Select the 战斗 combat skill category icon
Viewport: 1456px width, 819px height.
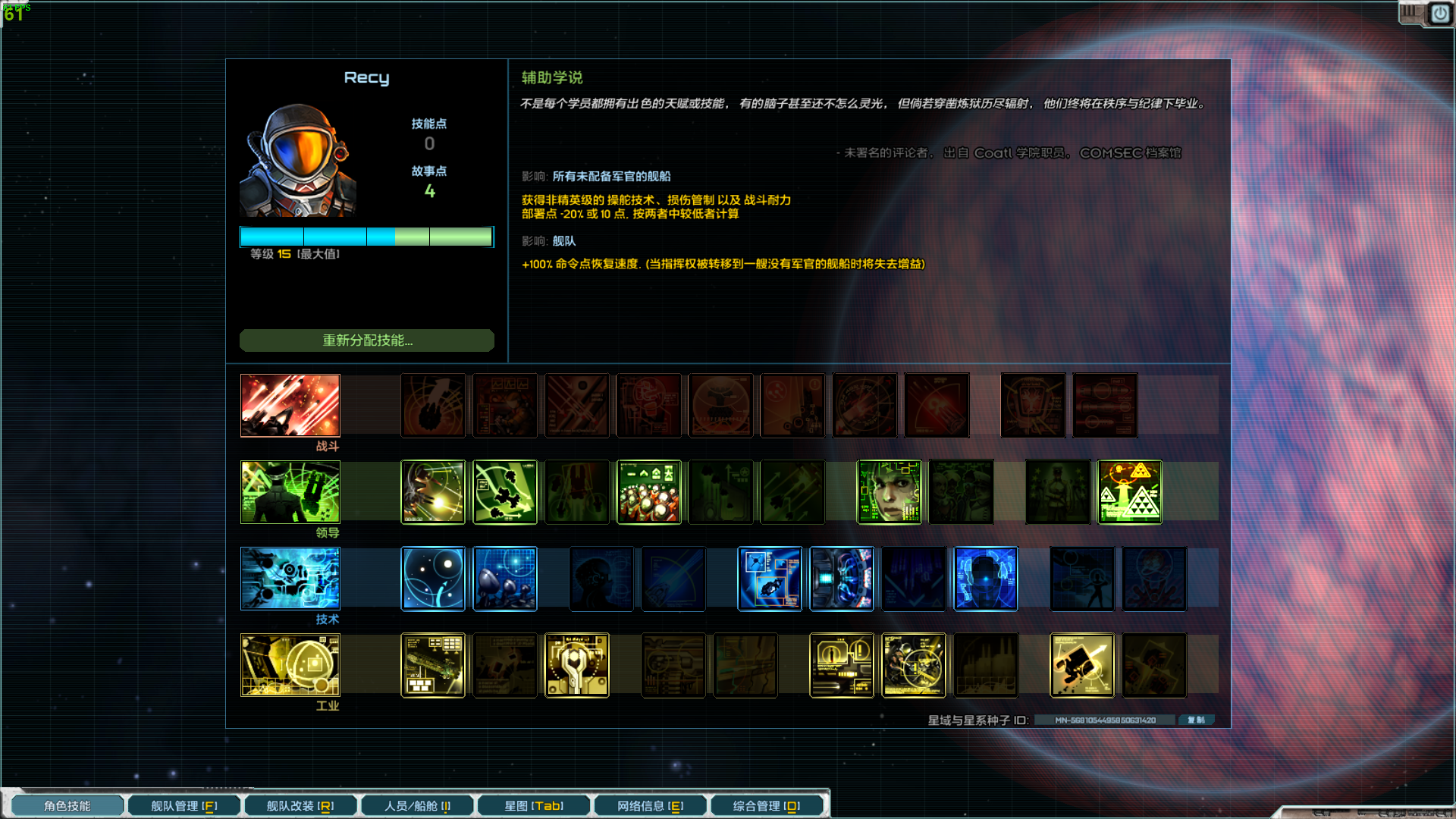pos(290,406)
